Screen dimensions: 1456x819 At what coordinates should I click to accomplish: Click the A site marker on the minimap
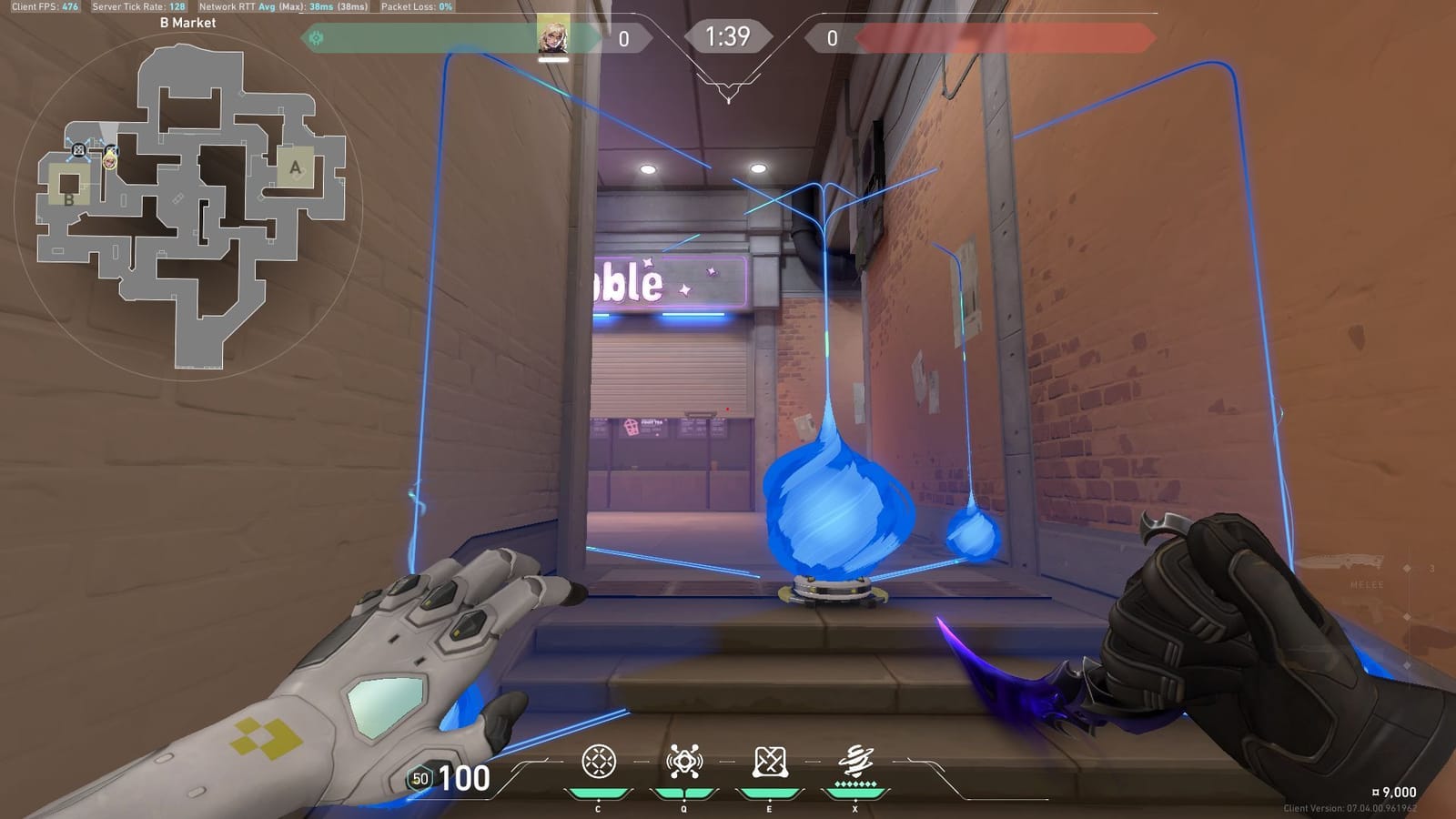point(294,167)
